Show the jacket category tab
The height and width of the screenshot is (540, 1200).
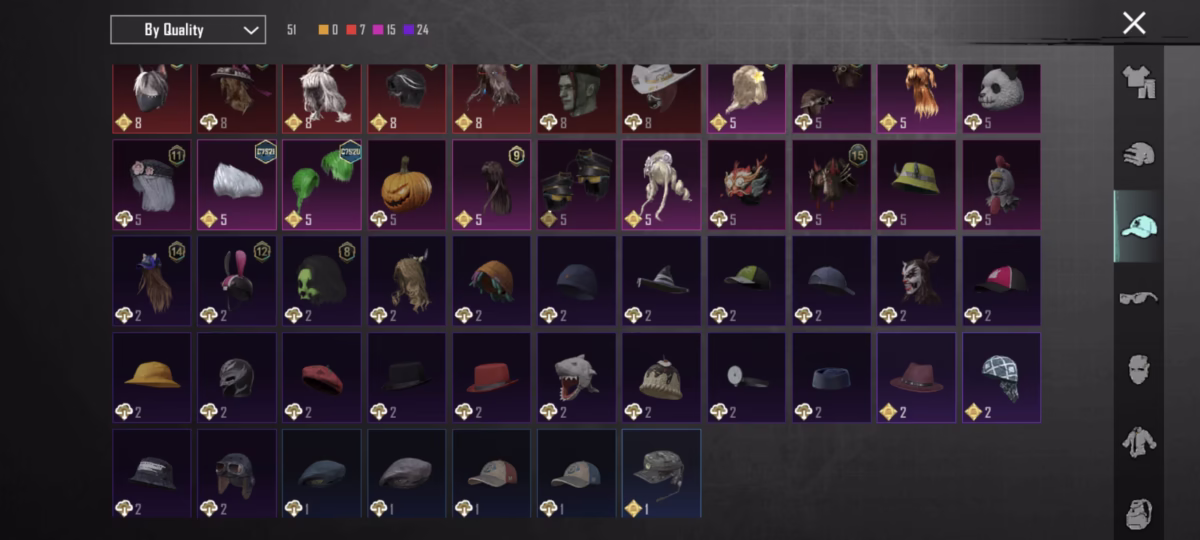[x=1139, y=441]
